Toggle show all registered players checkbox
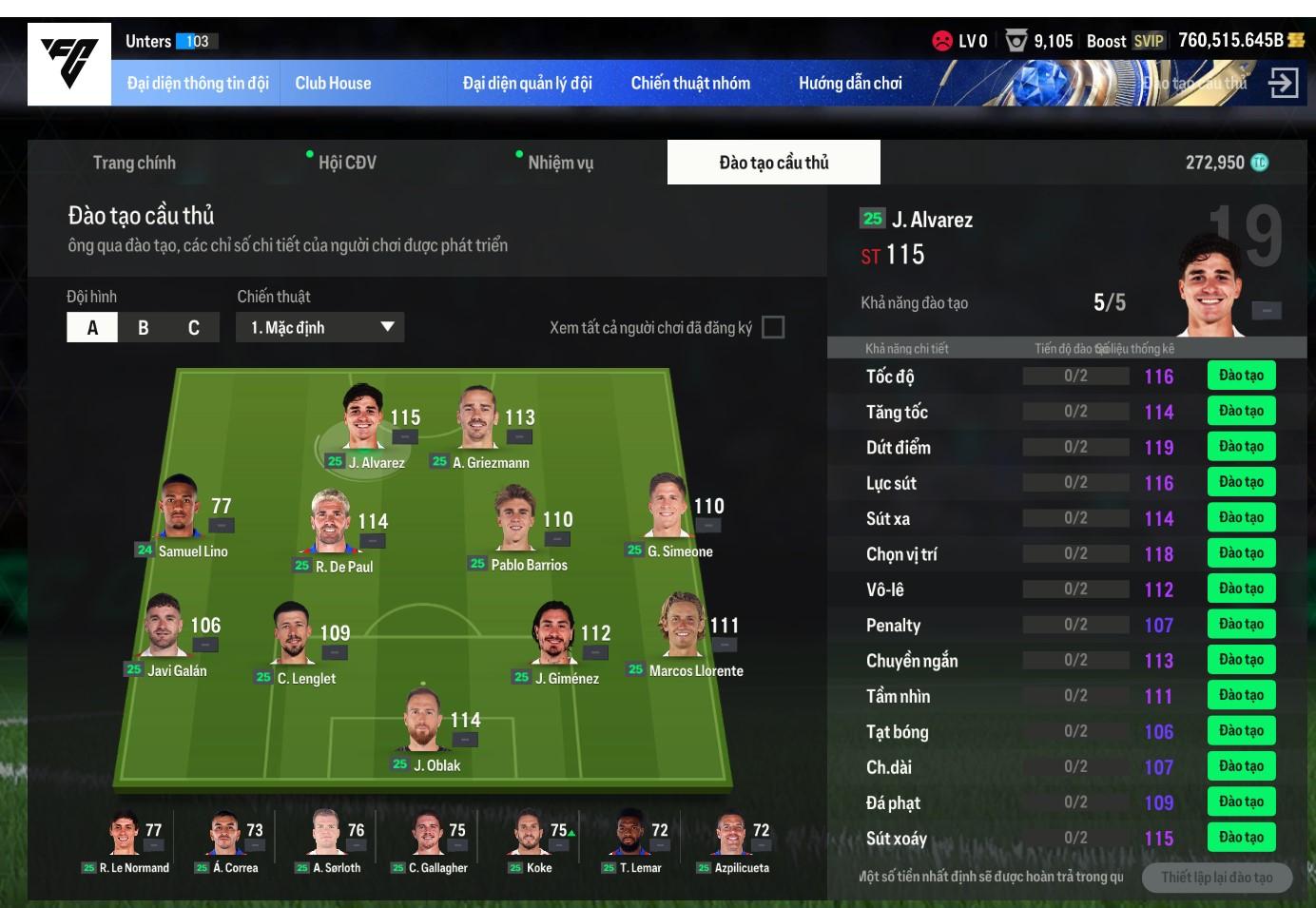Image resolution: width=1316 pixels, height=908 pixels. click(x=774, y=327)
